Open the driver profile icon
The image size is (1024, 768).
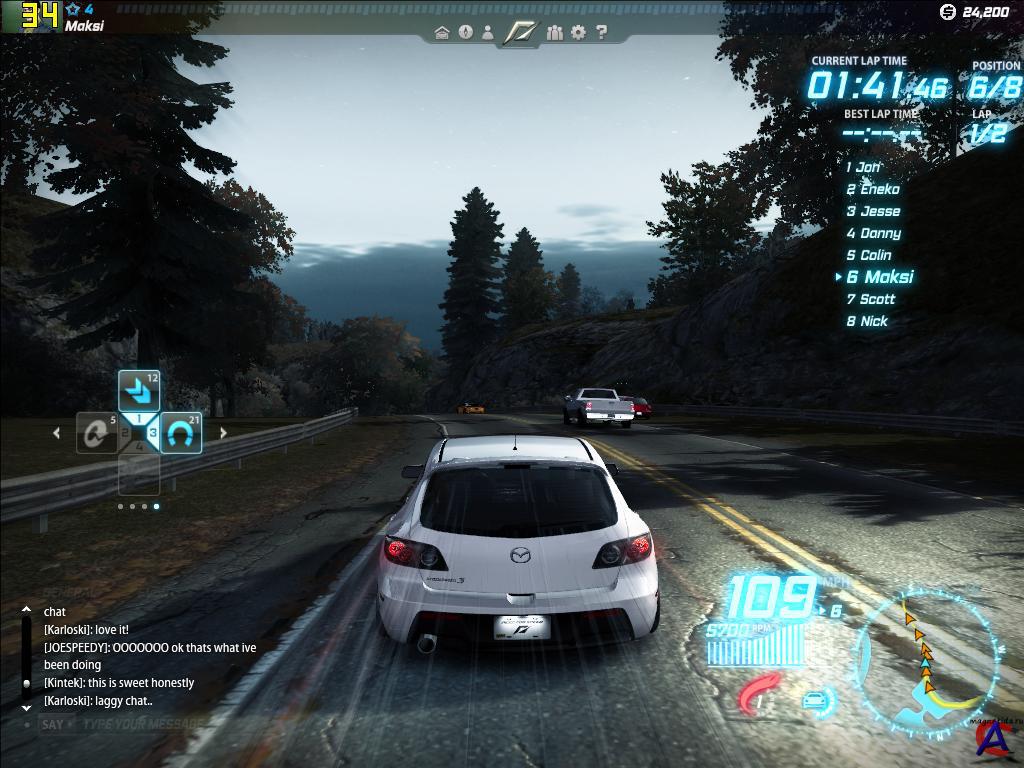click(x=488, y=33)
